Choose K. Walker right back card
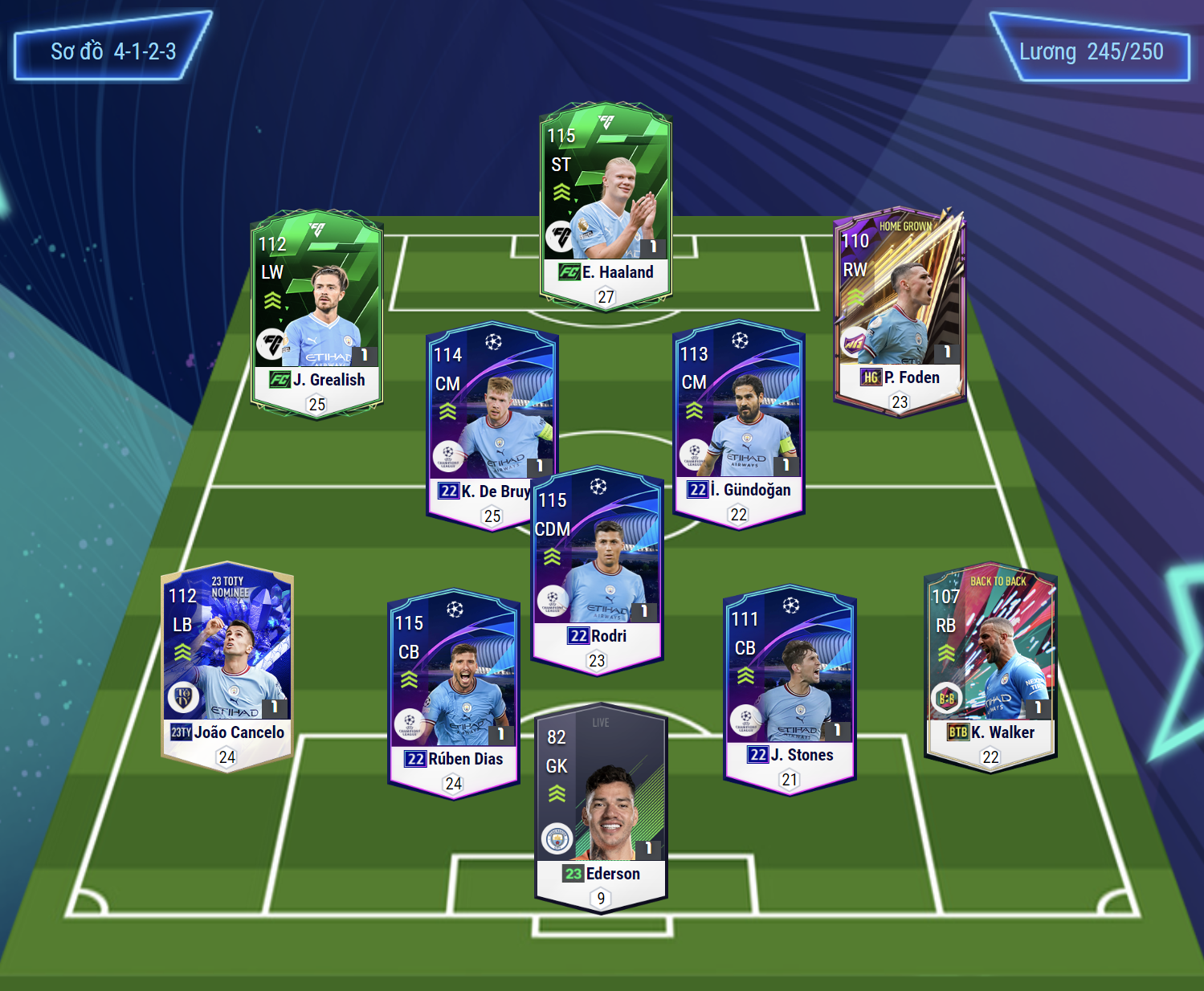 click(x=990, y=667)
